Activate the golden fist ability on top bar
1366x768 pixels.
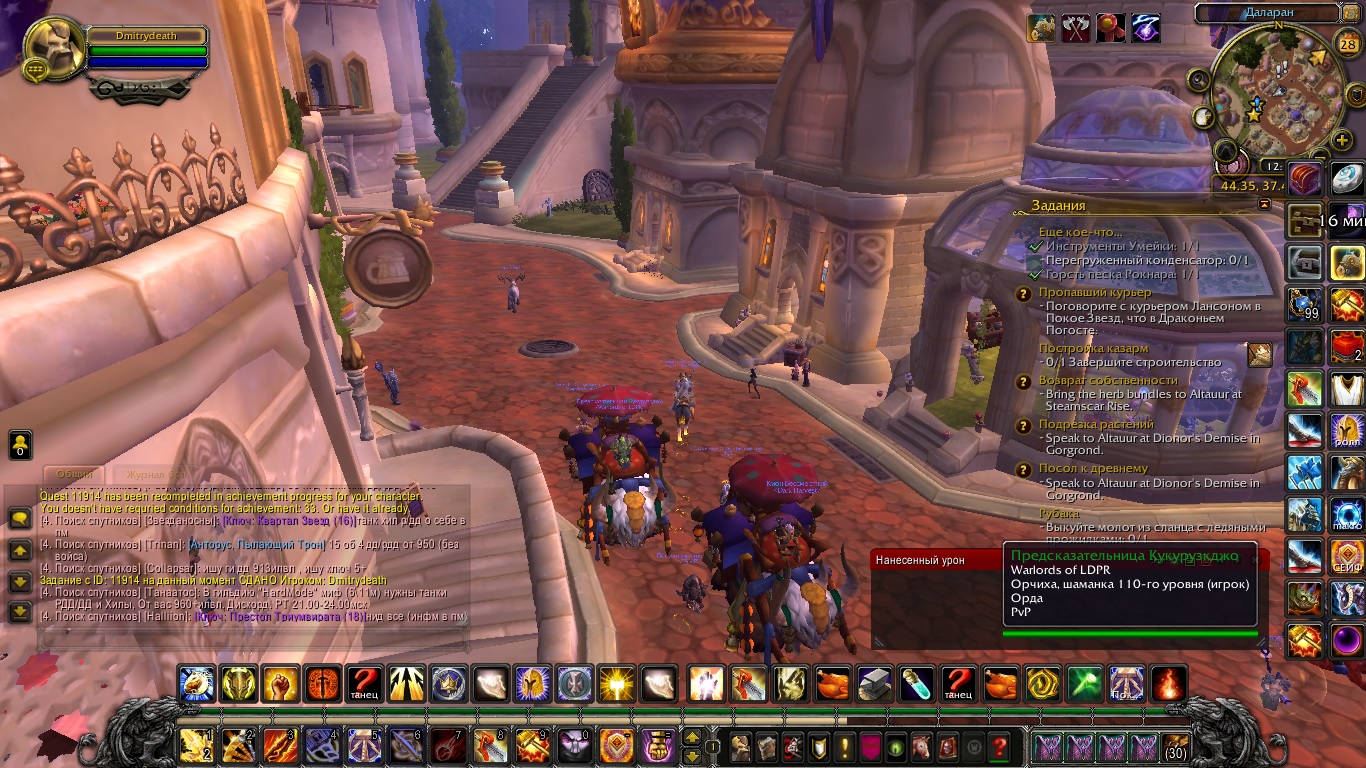pos(281,684)
